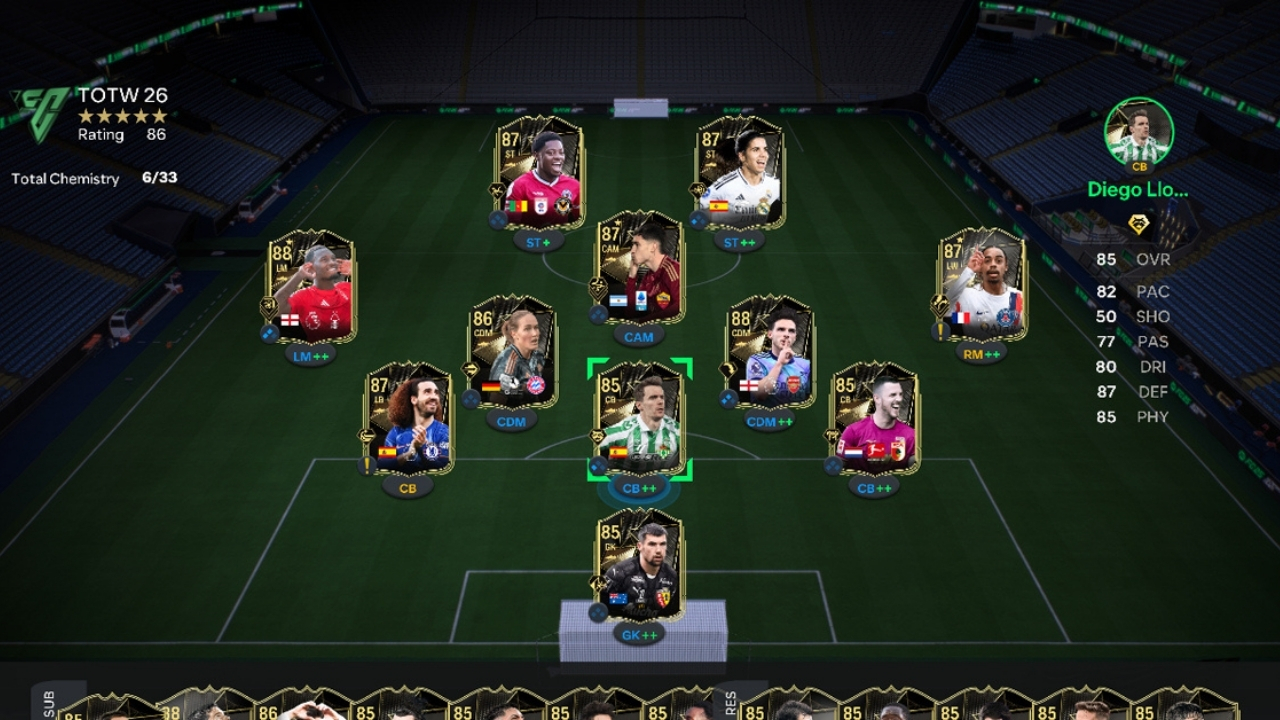1280x720 pixels.
Task: Choose the 88 LM player card
Action: (310, 286)
